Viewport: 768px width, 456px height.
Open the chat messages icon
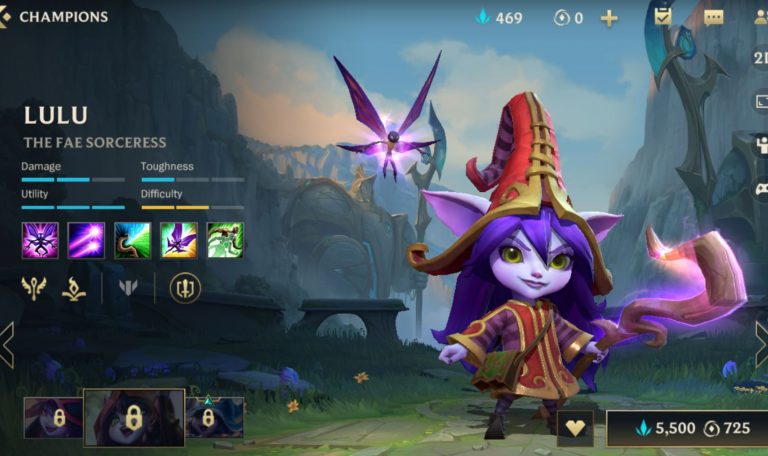pos(713,18)
